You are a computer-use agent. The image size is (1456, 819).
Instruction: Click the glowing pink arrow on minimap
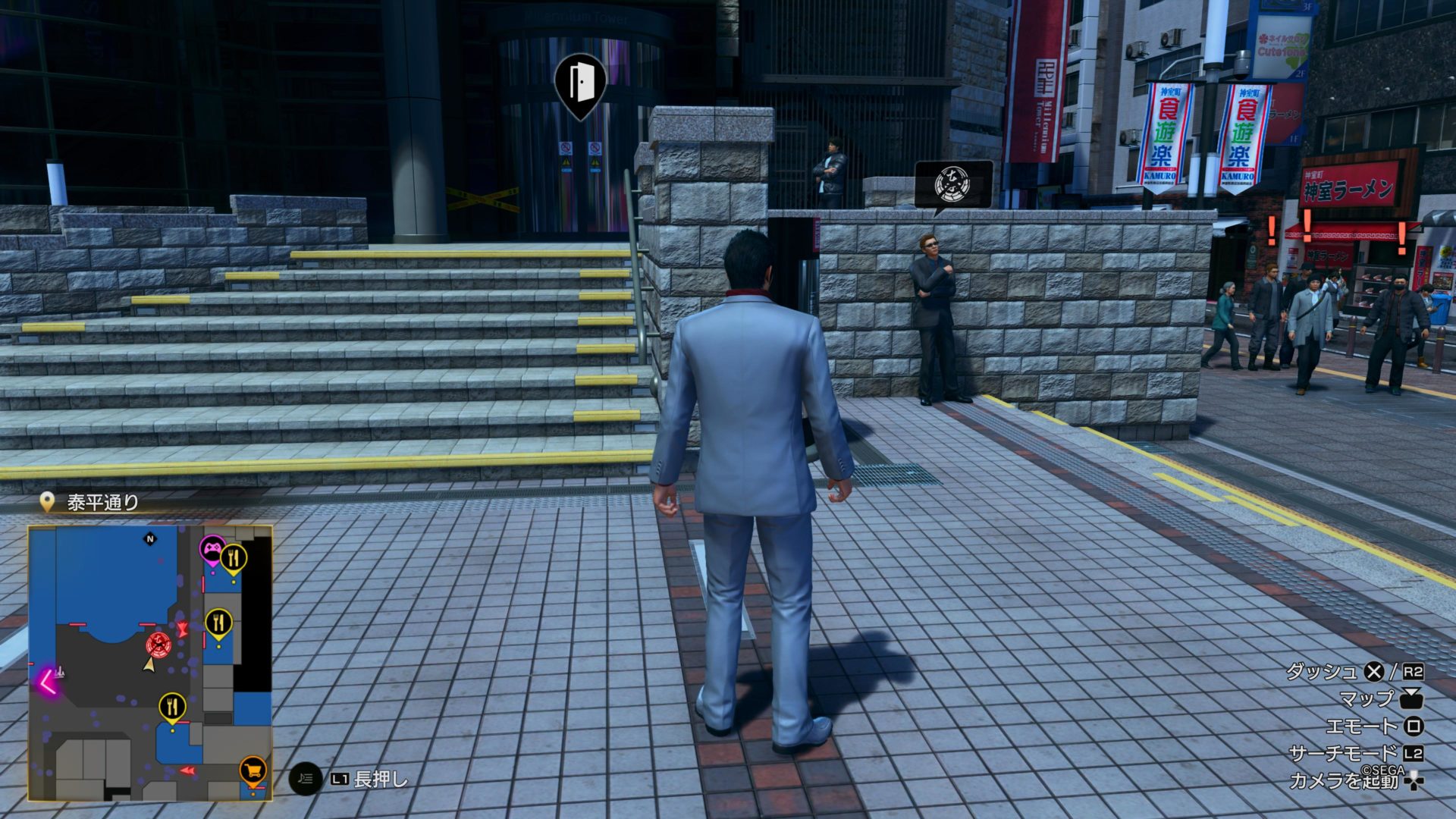click(x=48, y=682)
